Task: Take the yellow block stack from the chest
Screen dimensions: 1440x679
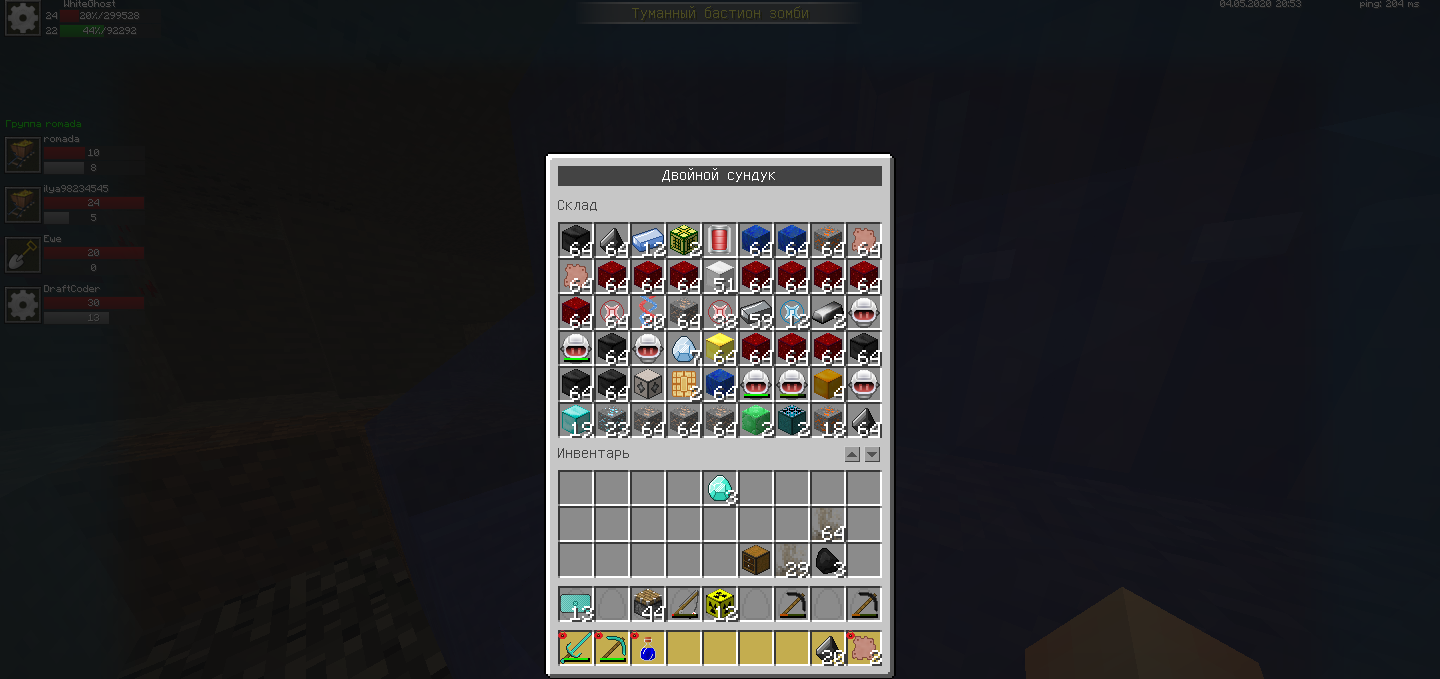Action: point(720,348)
